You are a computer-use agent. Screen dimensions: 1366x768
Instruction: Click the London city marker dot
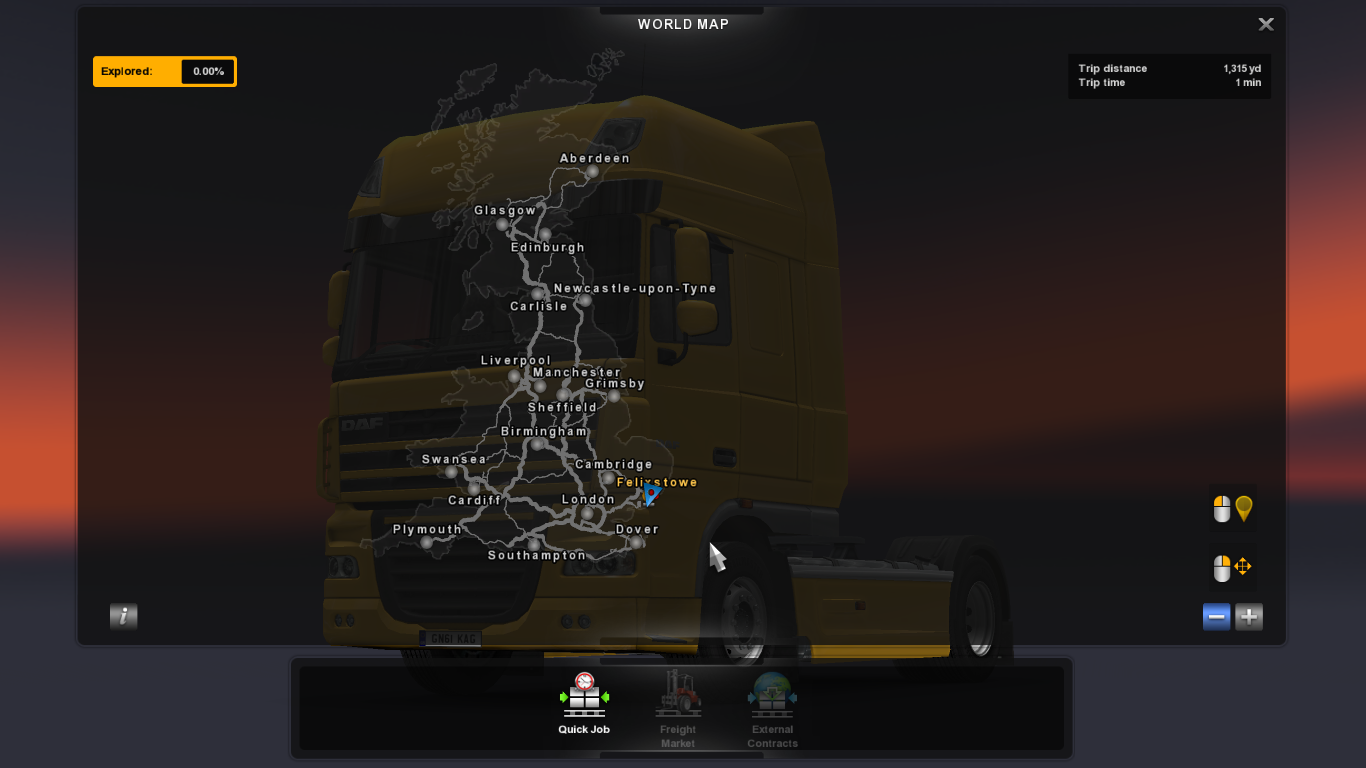coord(588,513)
